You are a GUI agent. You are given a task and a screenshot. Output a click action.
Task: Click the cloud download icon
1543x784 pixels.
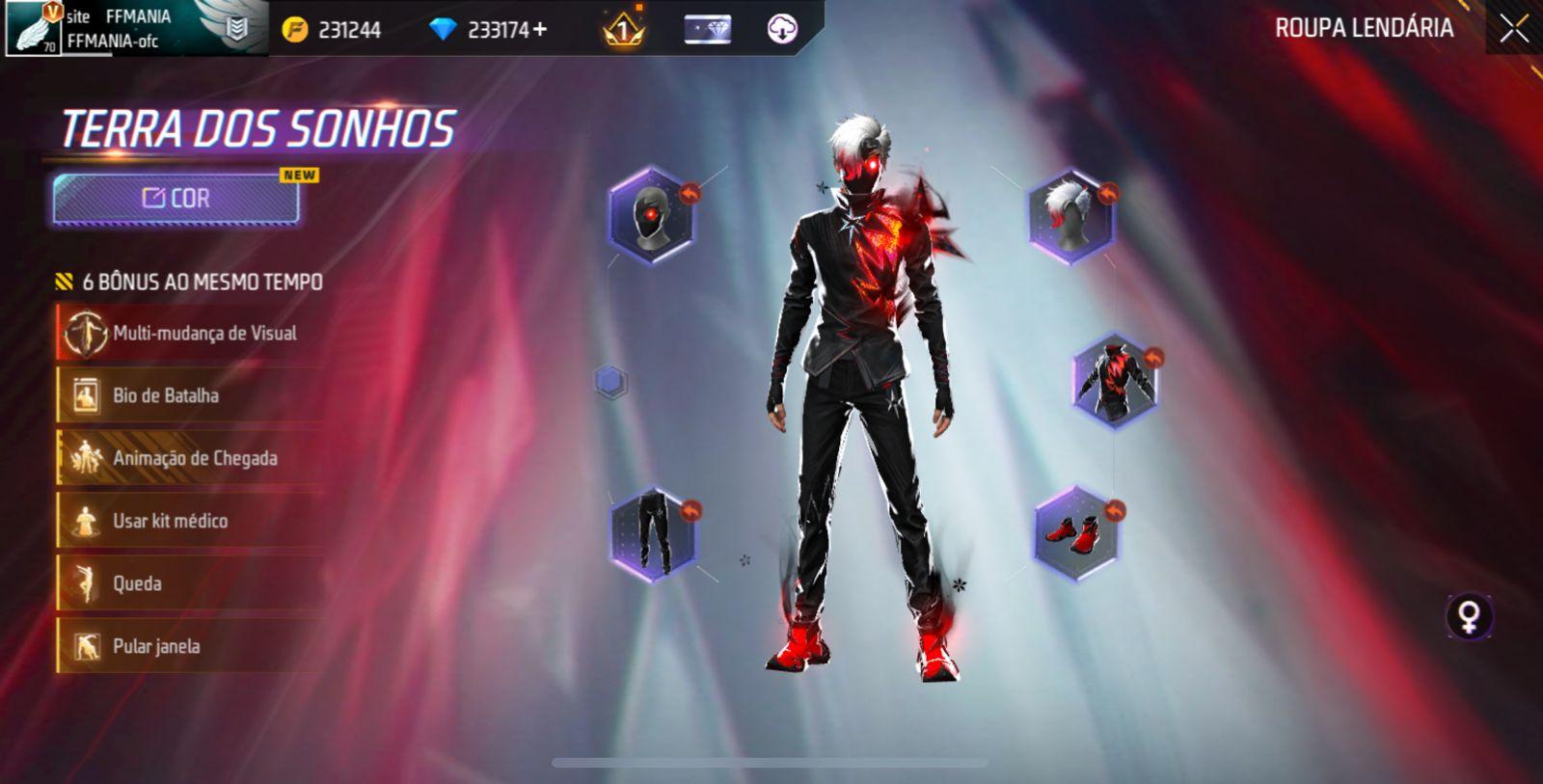coord(782,30)
